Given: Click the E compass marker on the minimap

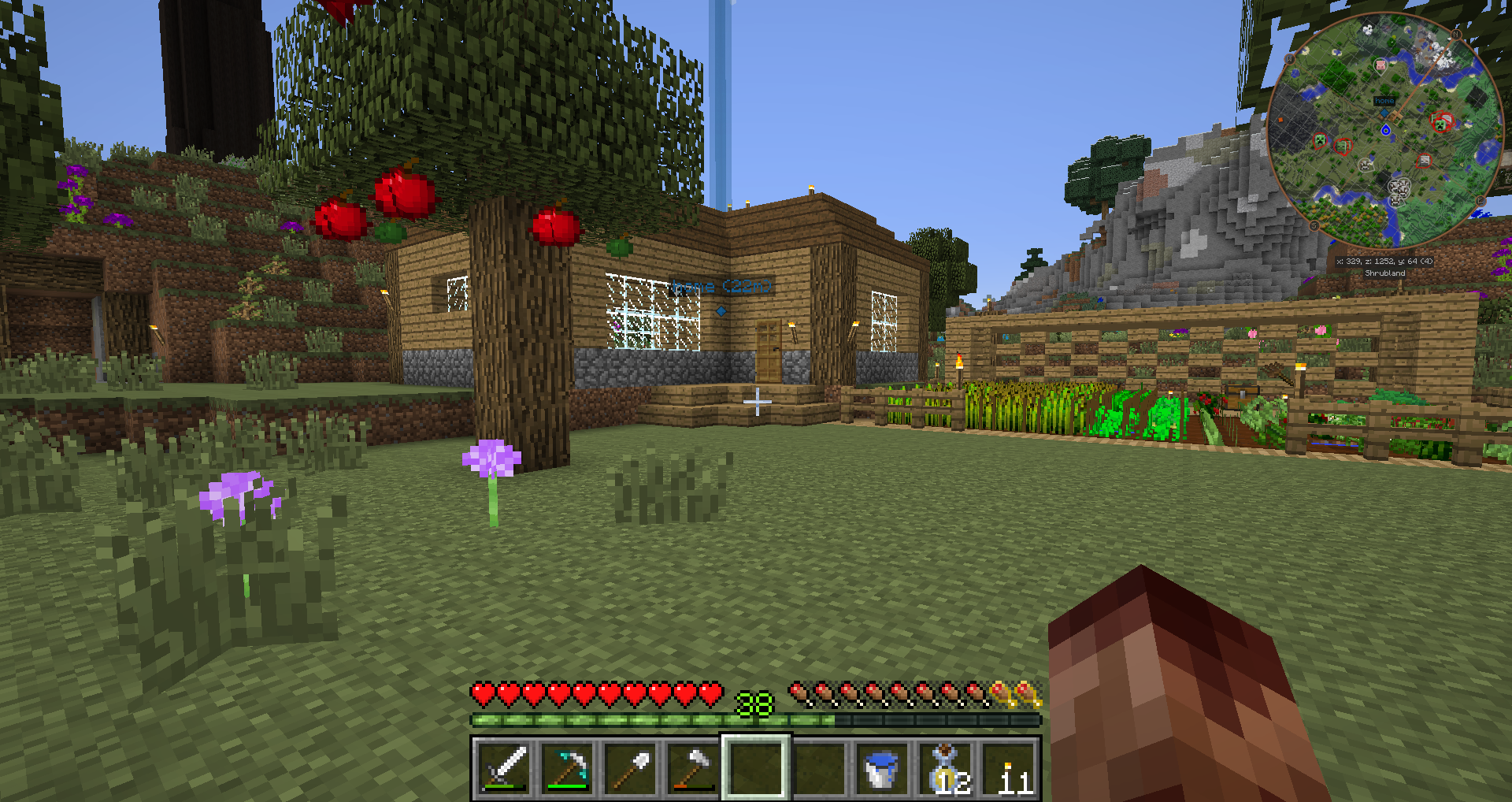Looking at the screenshot, I should click(1480, 202).
